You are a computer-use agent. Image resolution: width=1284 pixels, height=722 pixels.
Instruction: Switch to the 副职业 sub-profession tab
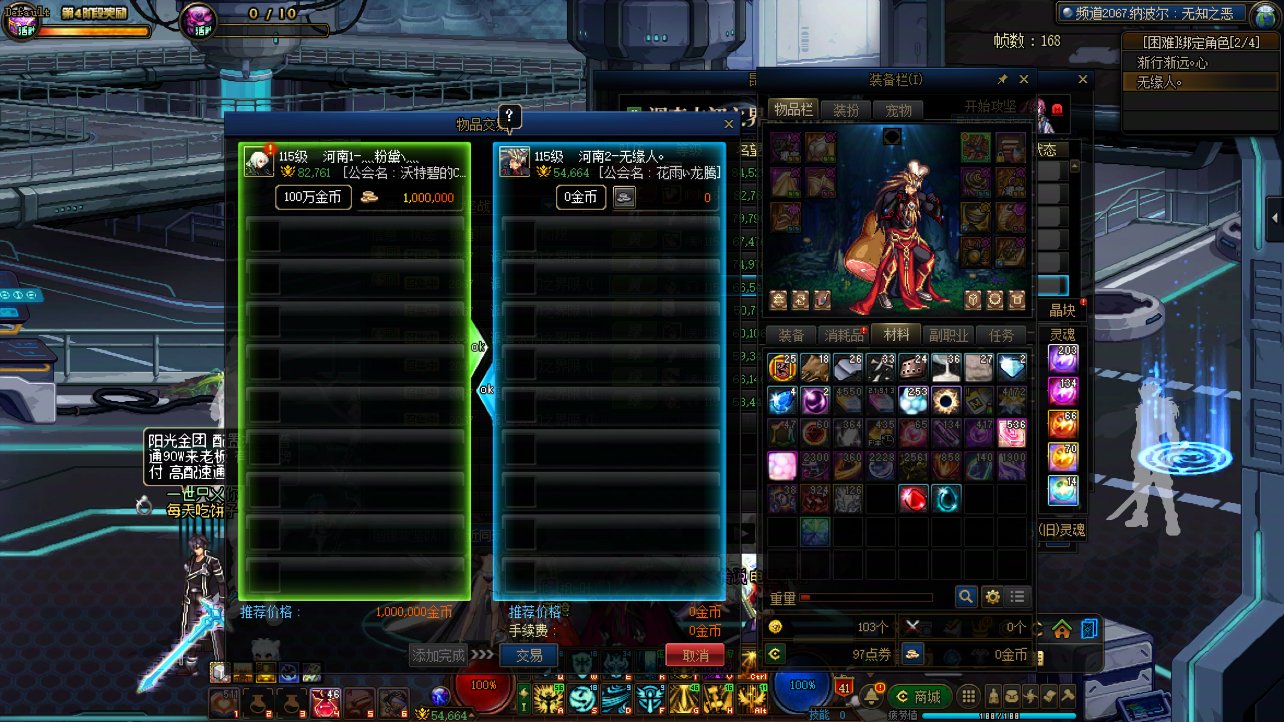pos(947,335)
